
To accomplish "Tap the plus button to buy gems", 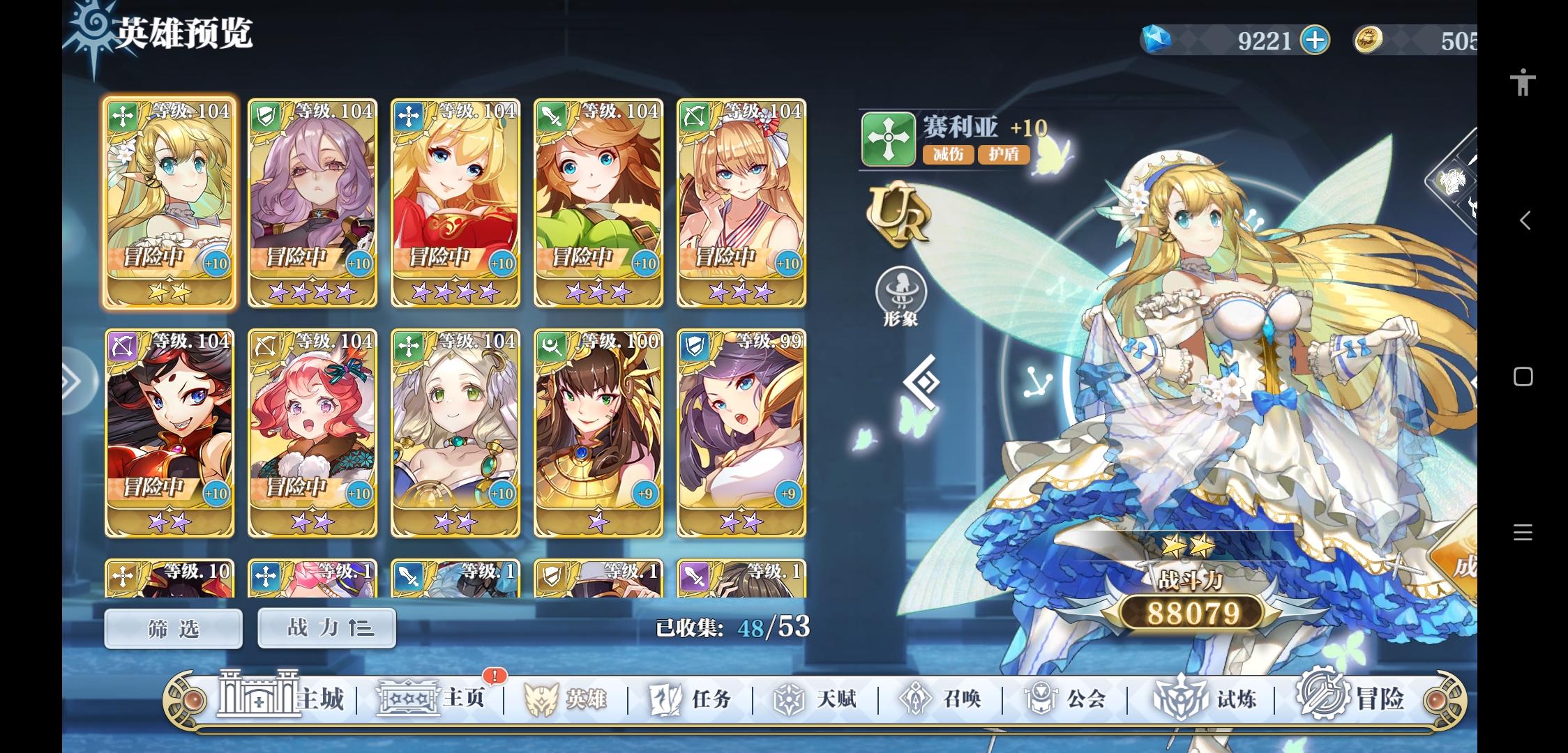I will click(x=1314, y=40).
